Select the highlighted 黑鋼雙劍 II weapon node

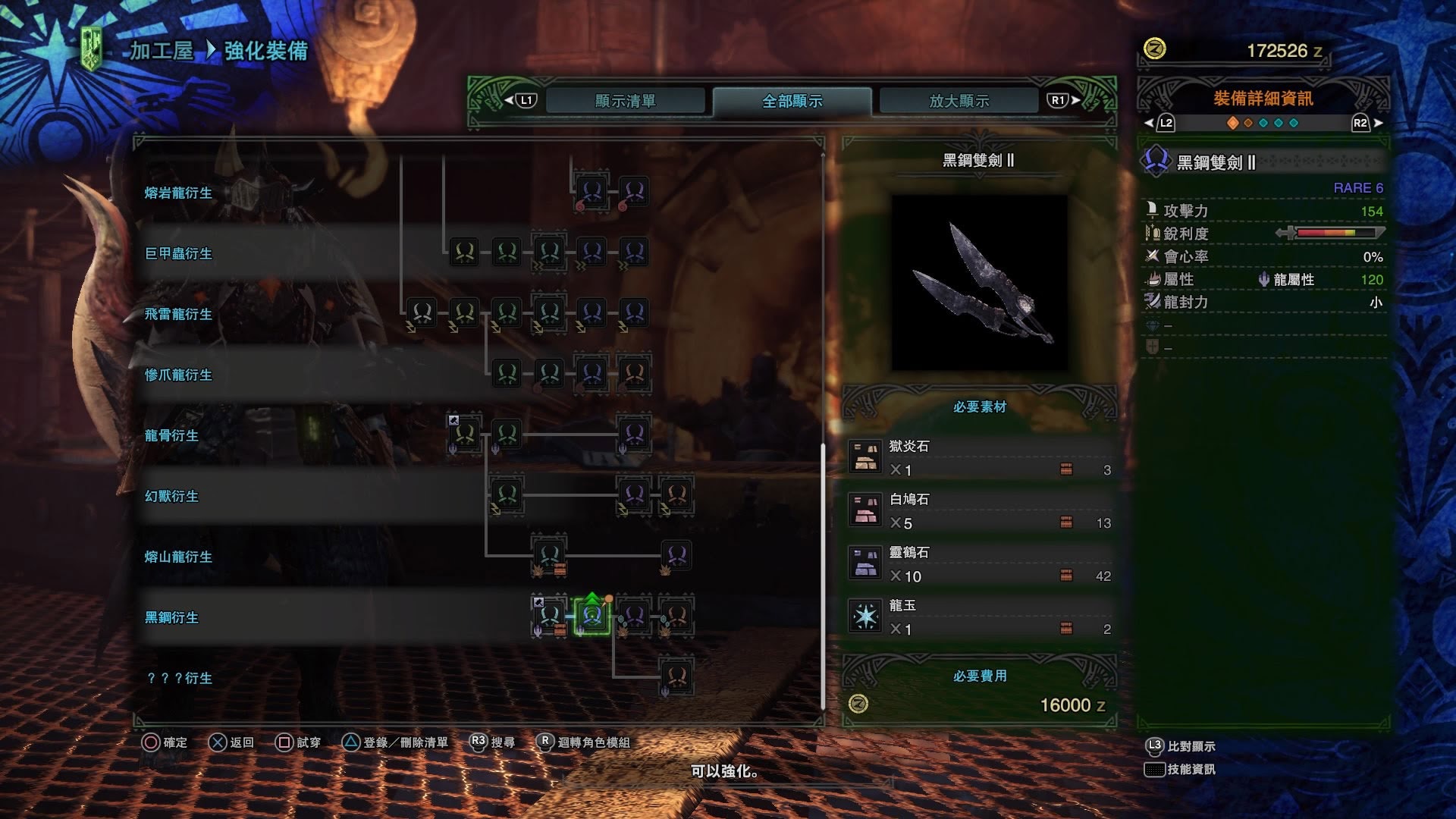point(592,616)
